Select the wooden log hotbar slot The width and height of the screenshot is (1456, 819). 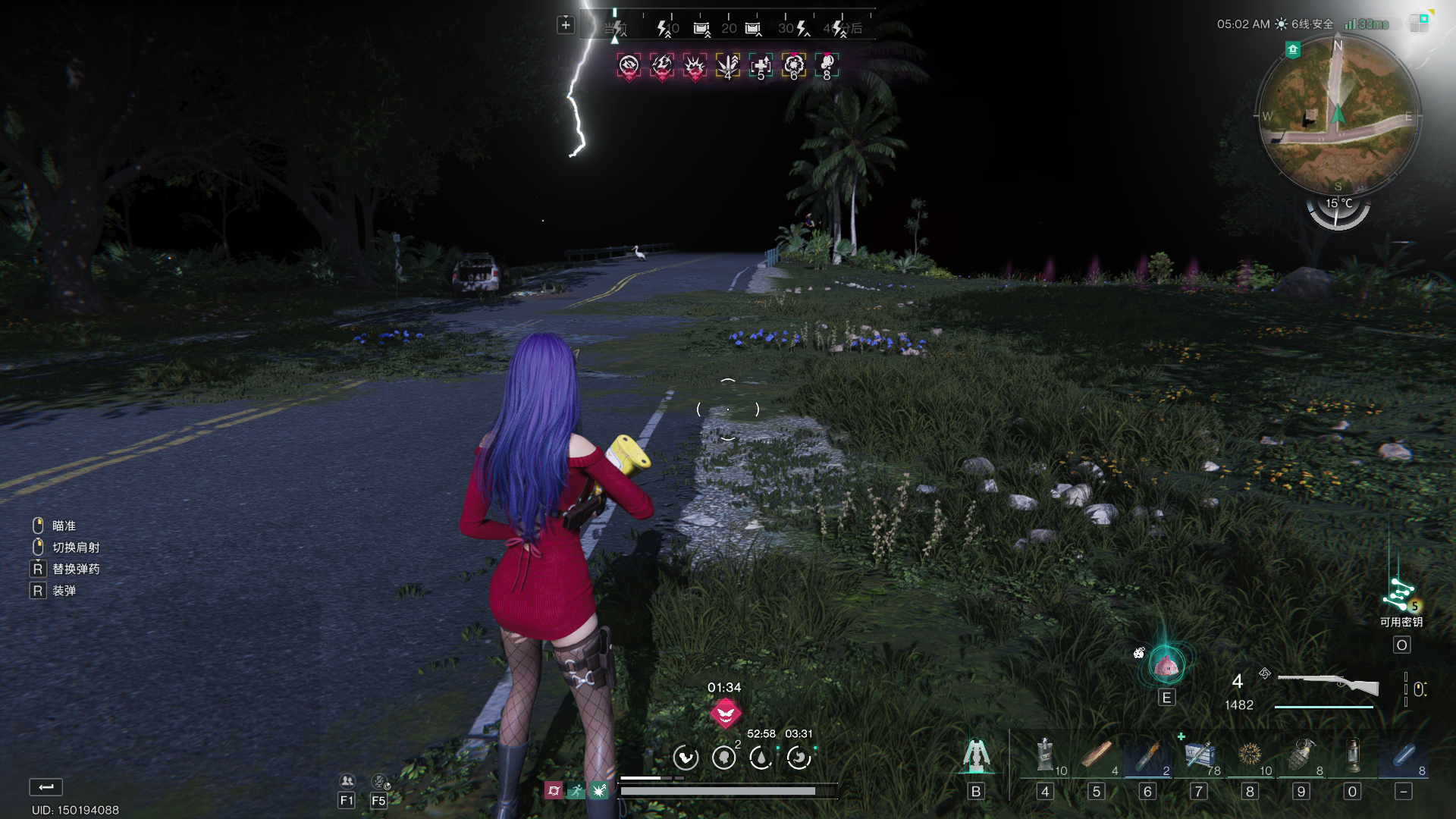click(x=1096, y=756)
